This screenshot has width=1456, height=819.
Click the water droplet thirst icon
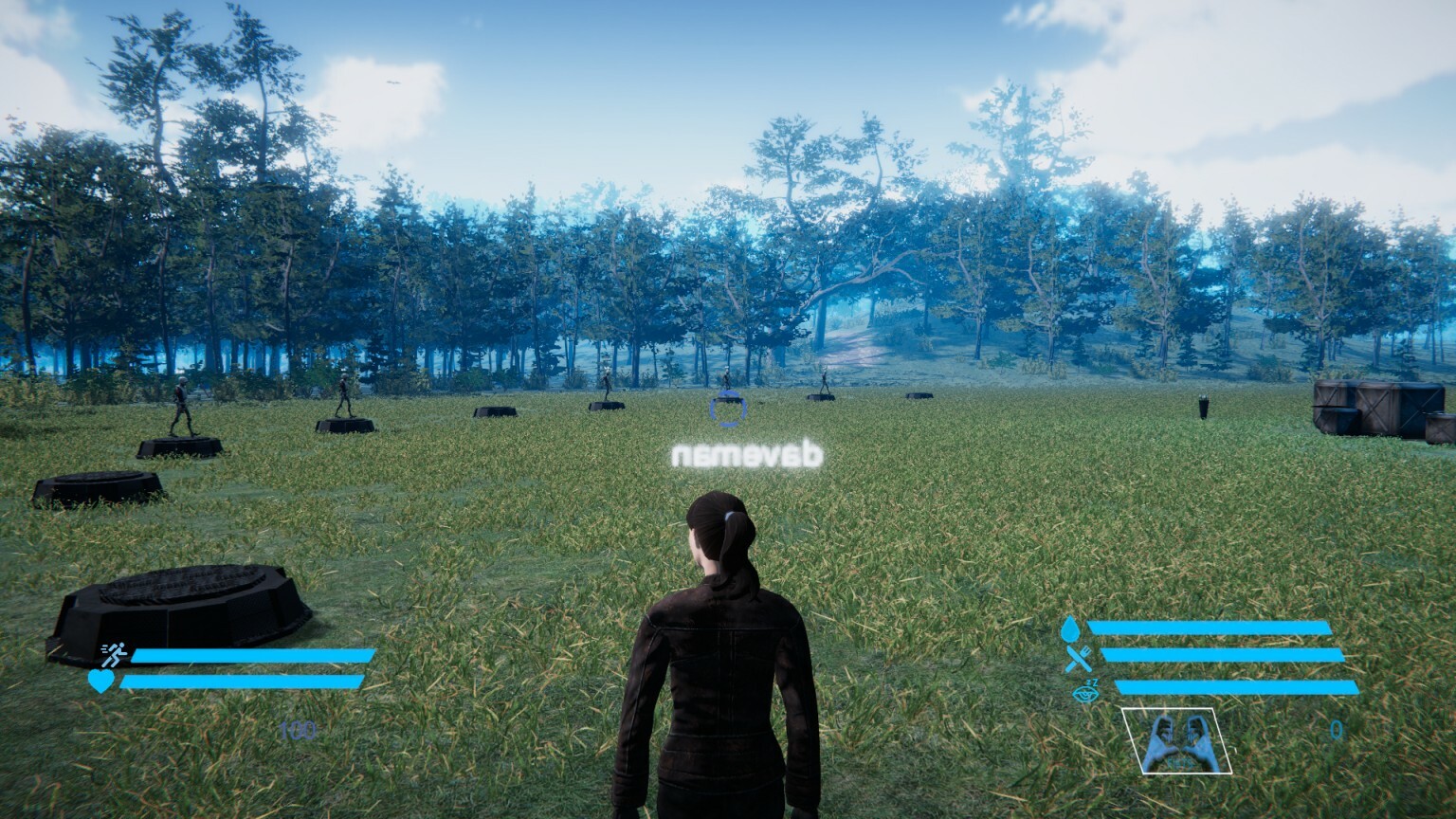click(1069, 628)
